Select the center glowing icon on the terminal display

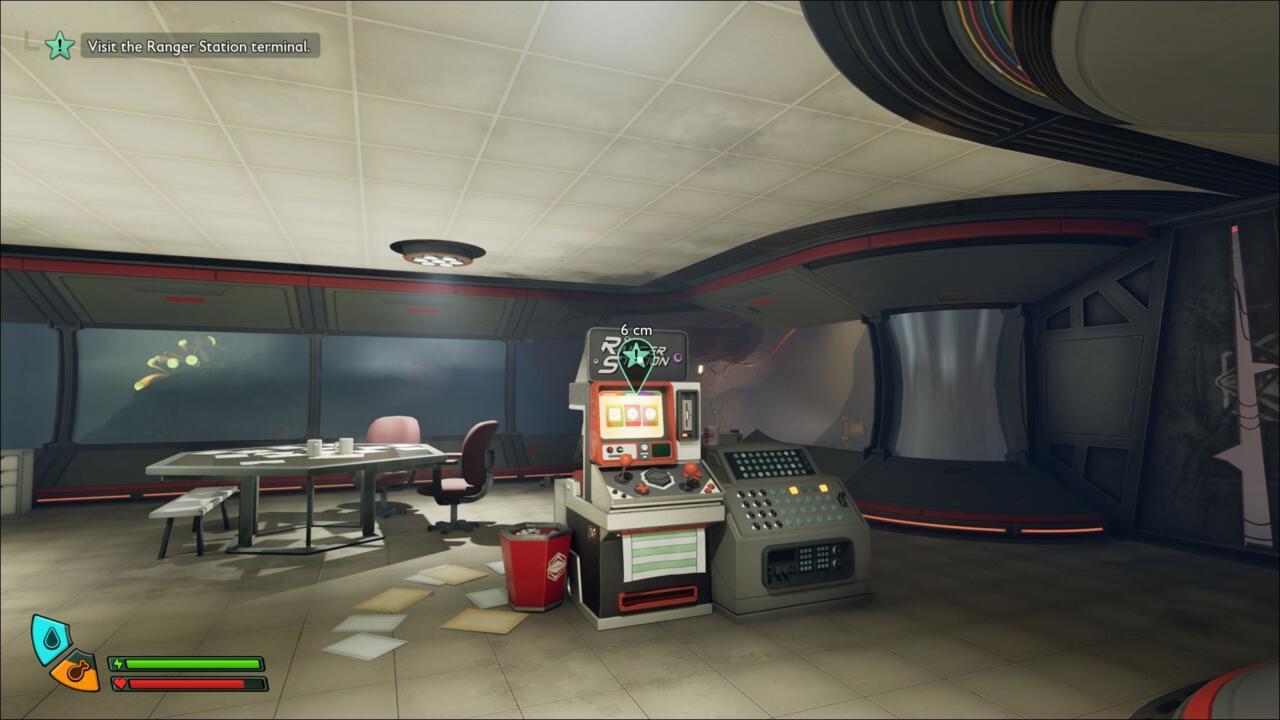[633, 413]
